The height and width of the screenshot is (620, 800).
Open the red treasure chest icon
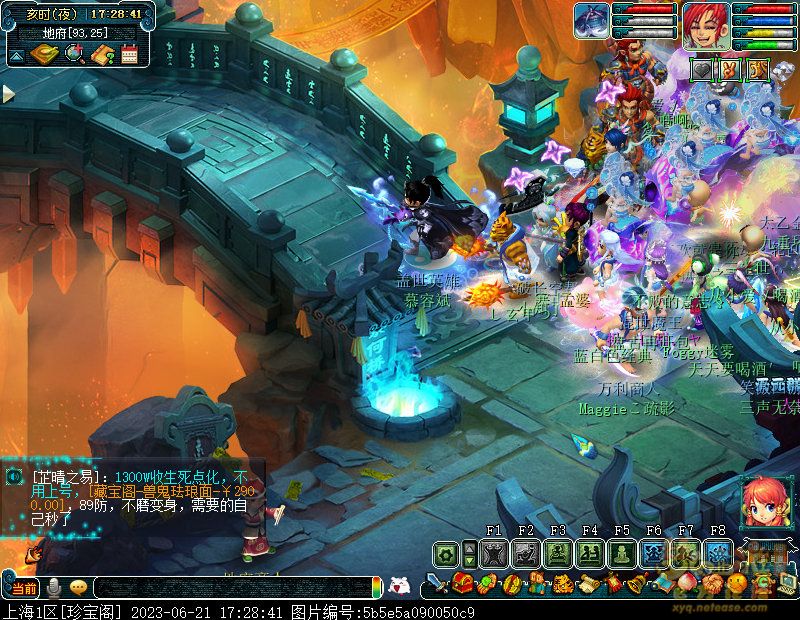(x=462, y=583)
